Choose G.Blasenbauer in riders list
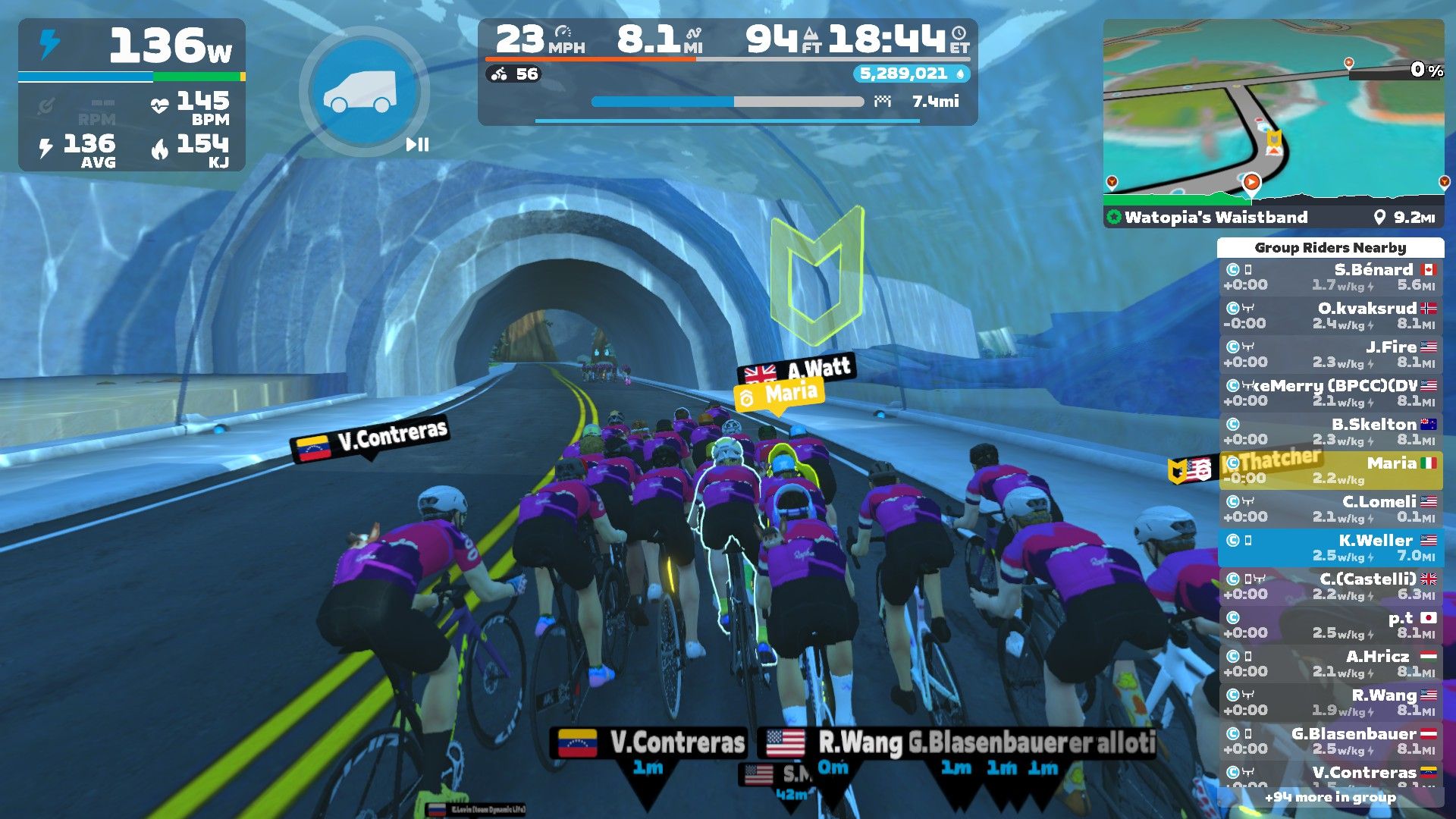The height and width of the screenshot is (819, 1456). (x=1330, y=741)
